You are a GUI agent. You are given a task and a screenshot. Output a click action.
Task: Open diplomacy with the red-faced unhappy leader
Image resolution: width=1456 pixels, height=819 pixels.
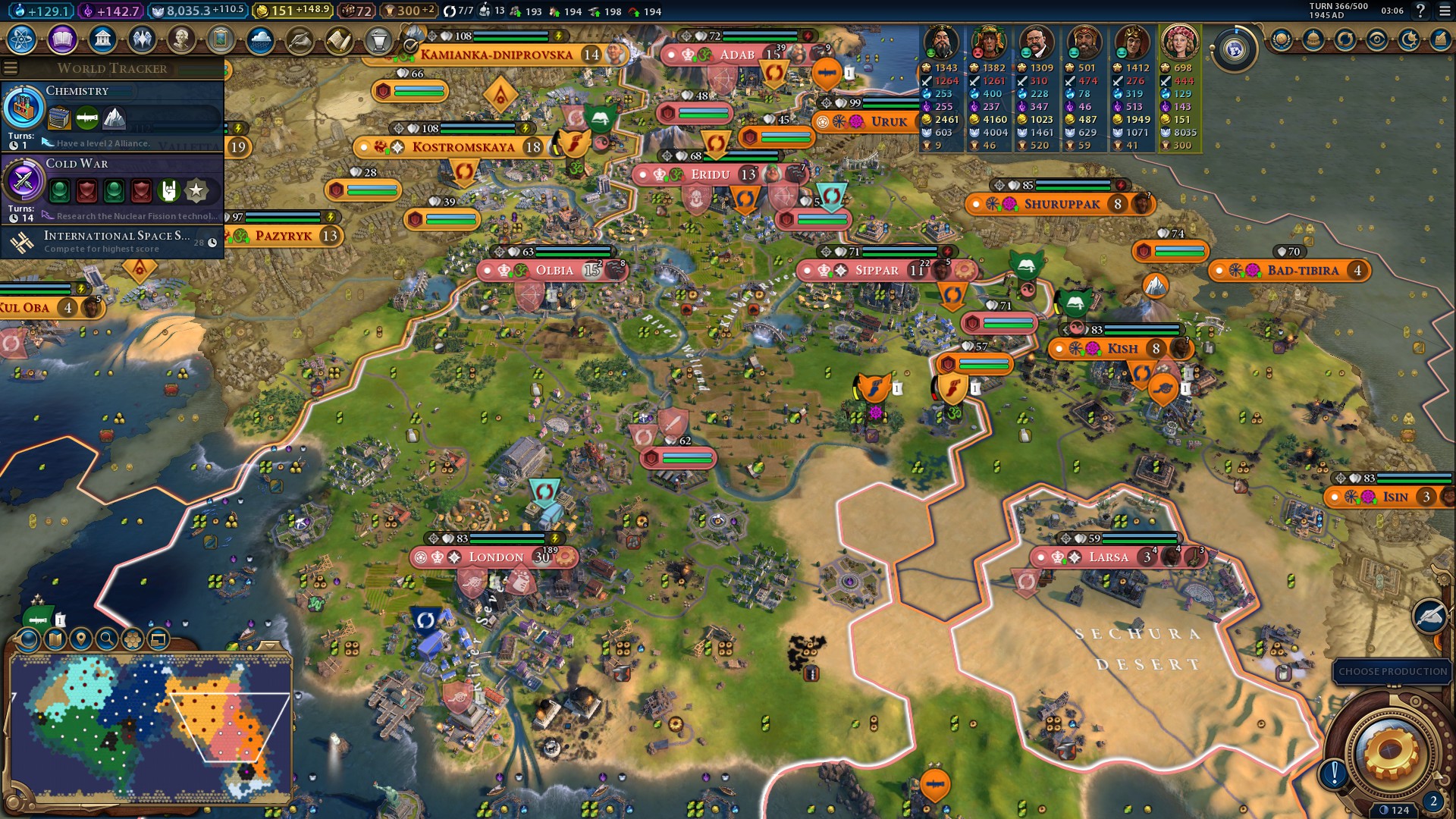(x=988, y=43)
